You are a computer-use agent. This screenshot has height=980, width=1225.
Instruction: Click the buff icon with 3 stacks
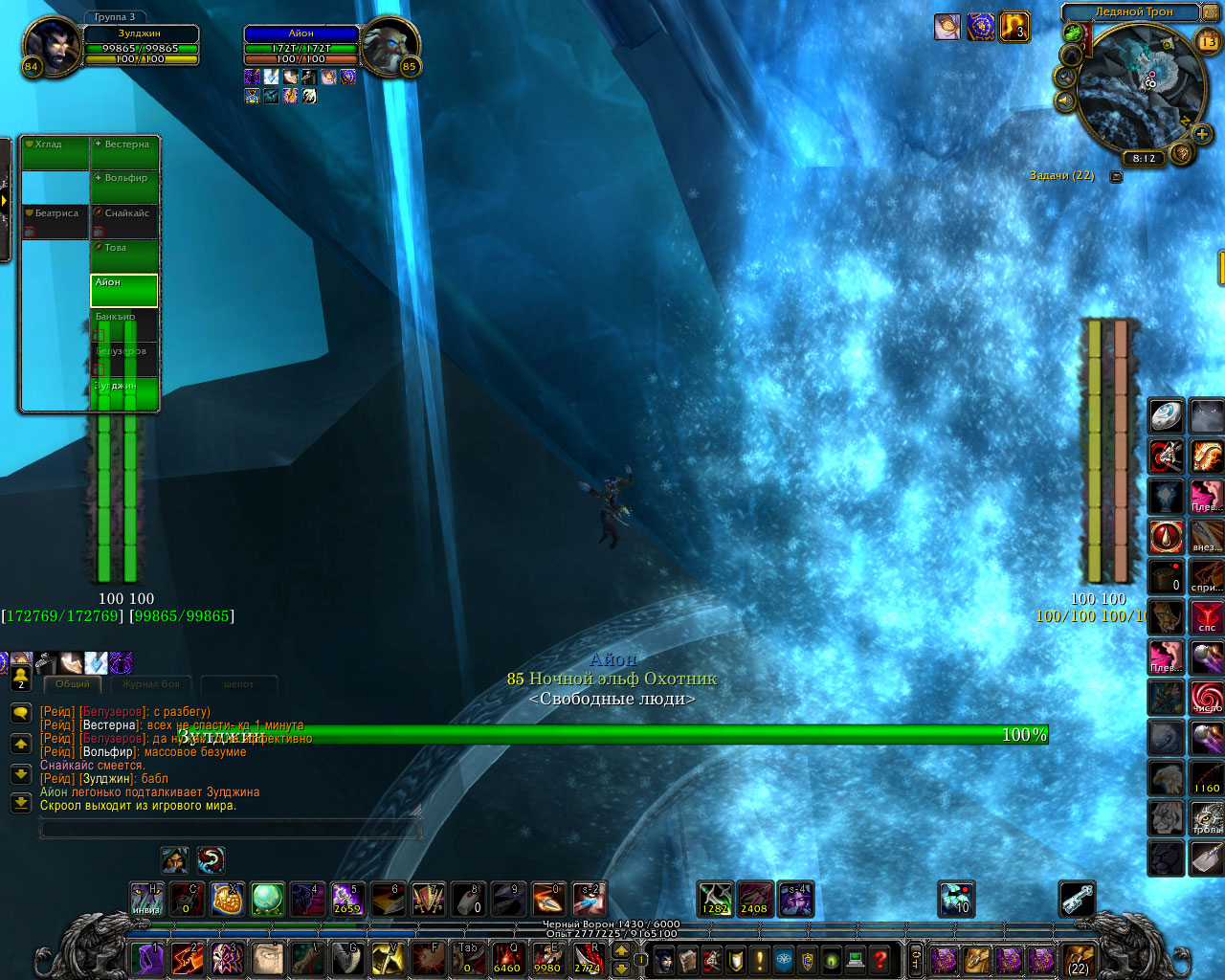click(1013, 26)
